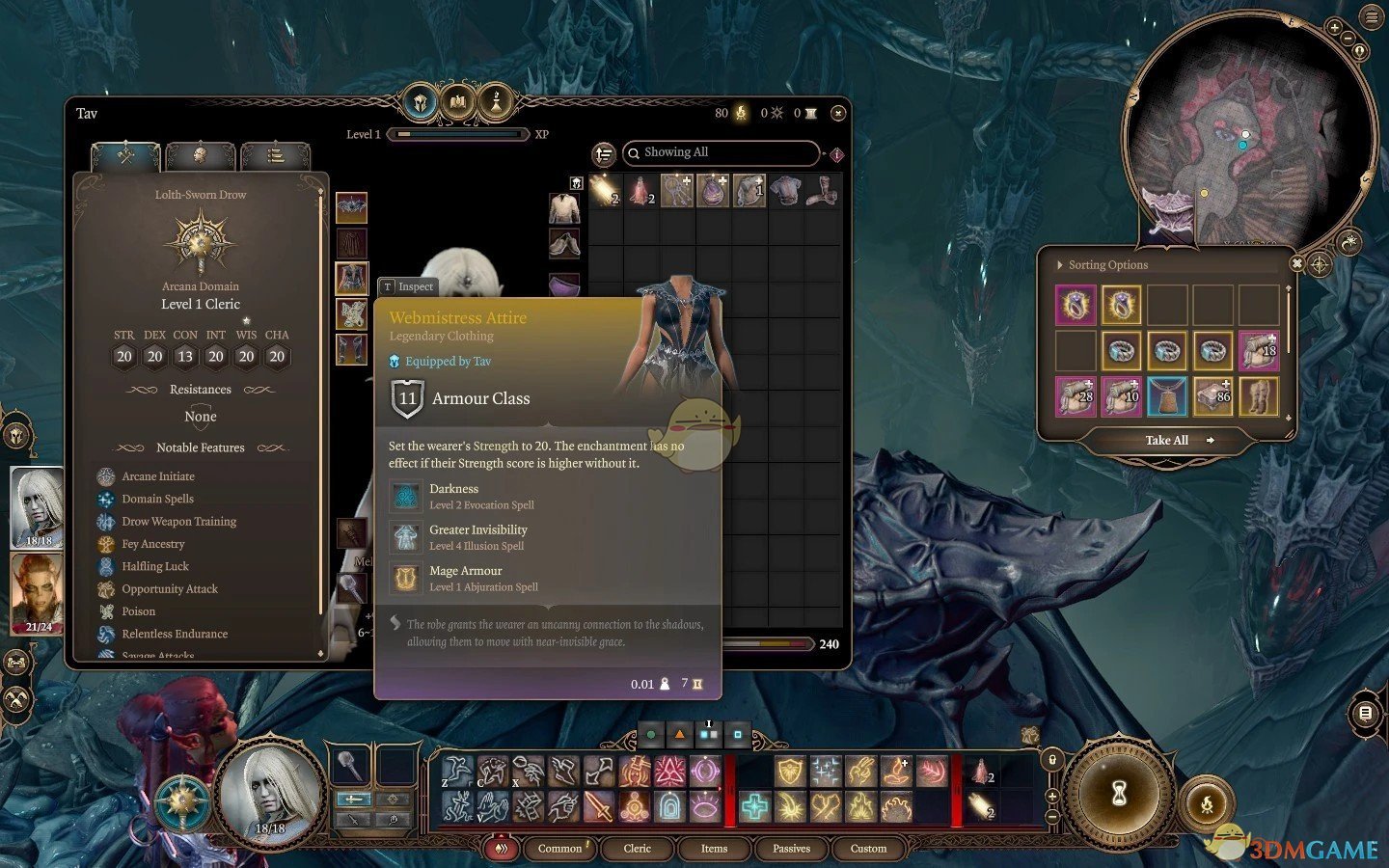Select the Custom hotbar tab
Image resolution: width=1389 pixels, height=868 pixels.
pyautogui.click(x=868, y=849)
